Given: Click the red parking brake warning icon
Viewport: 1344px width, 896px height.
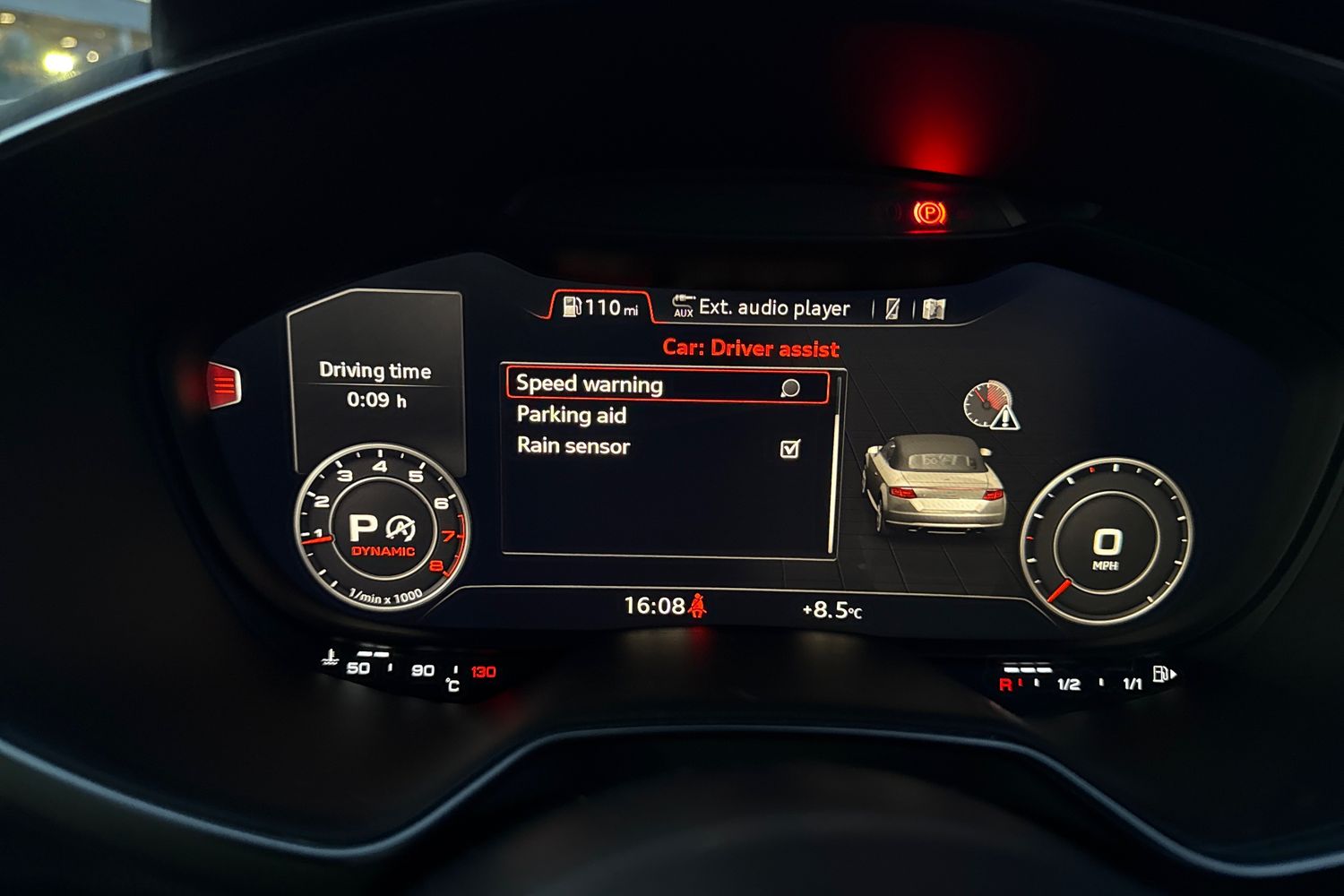Looking at the screenshot, I should click(x=932, y=211).
